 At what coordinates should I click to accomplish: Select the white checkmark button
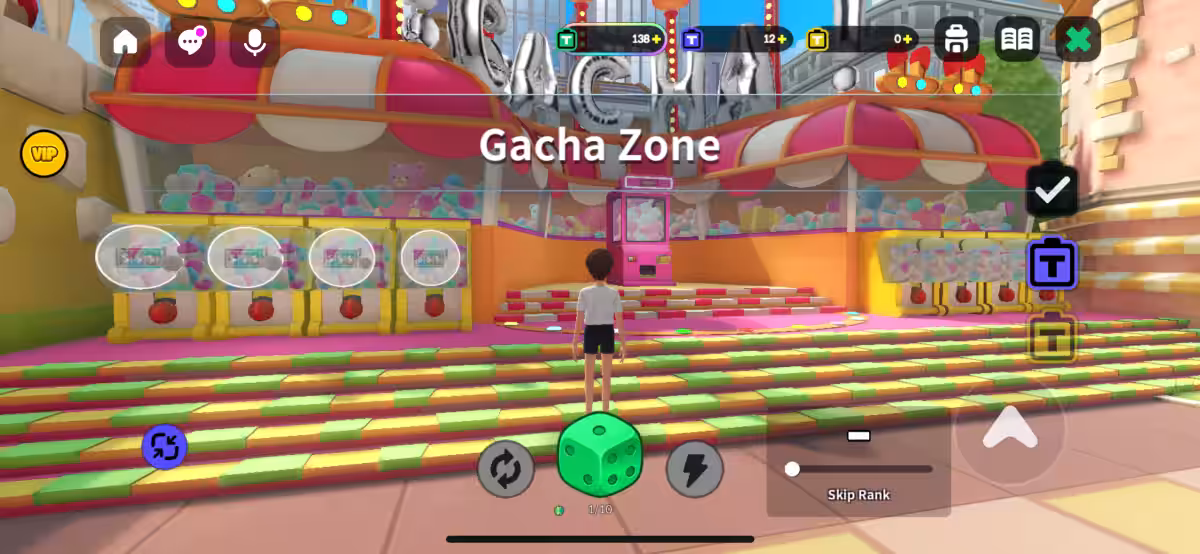coord(1052,190)
